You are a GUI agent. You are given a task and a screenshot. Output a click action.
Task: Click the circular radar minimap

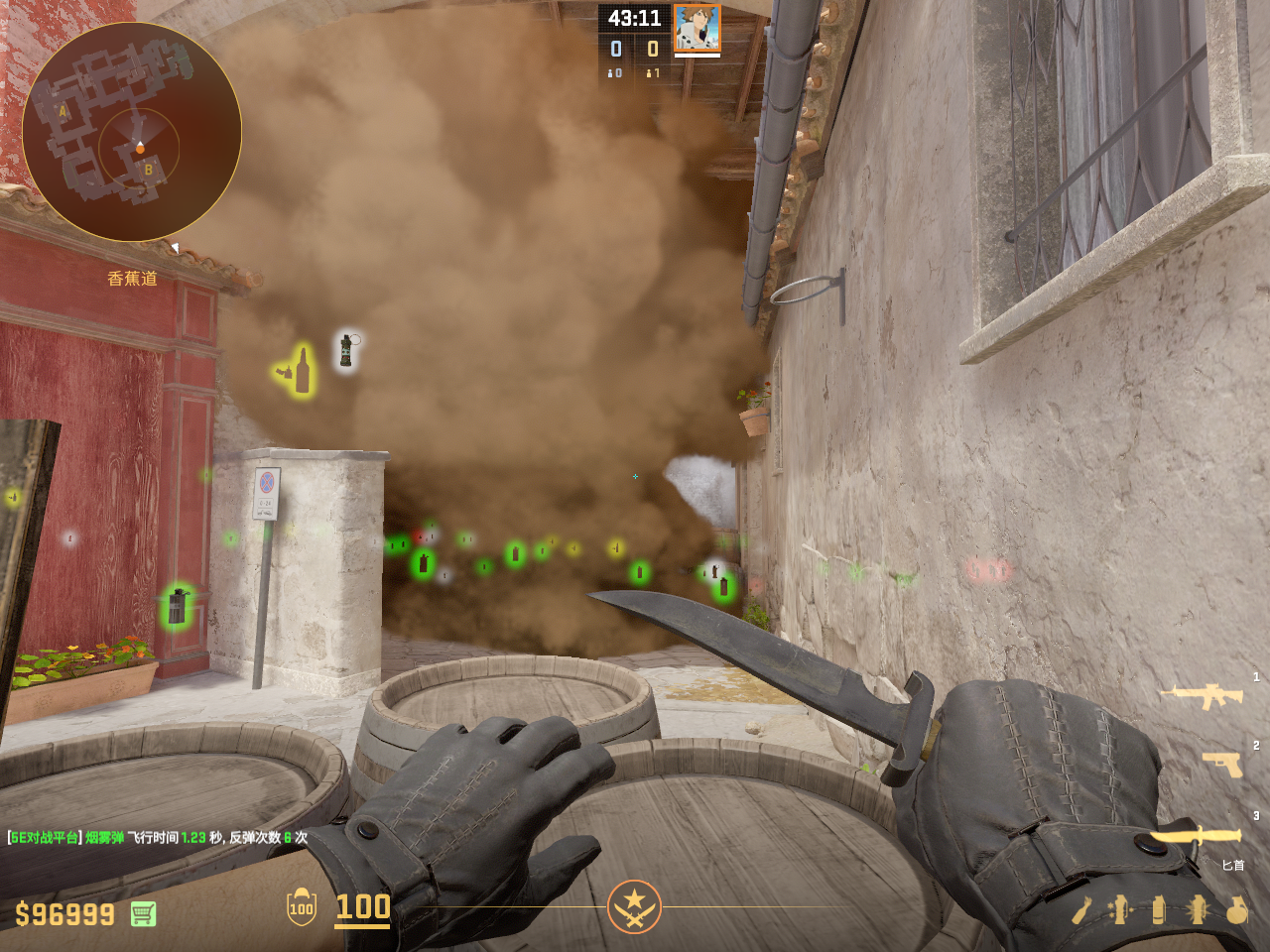click(x=132, y=132)
